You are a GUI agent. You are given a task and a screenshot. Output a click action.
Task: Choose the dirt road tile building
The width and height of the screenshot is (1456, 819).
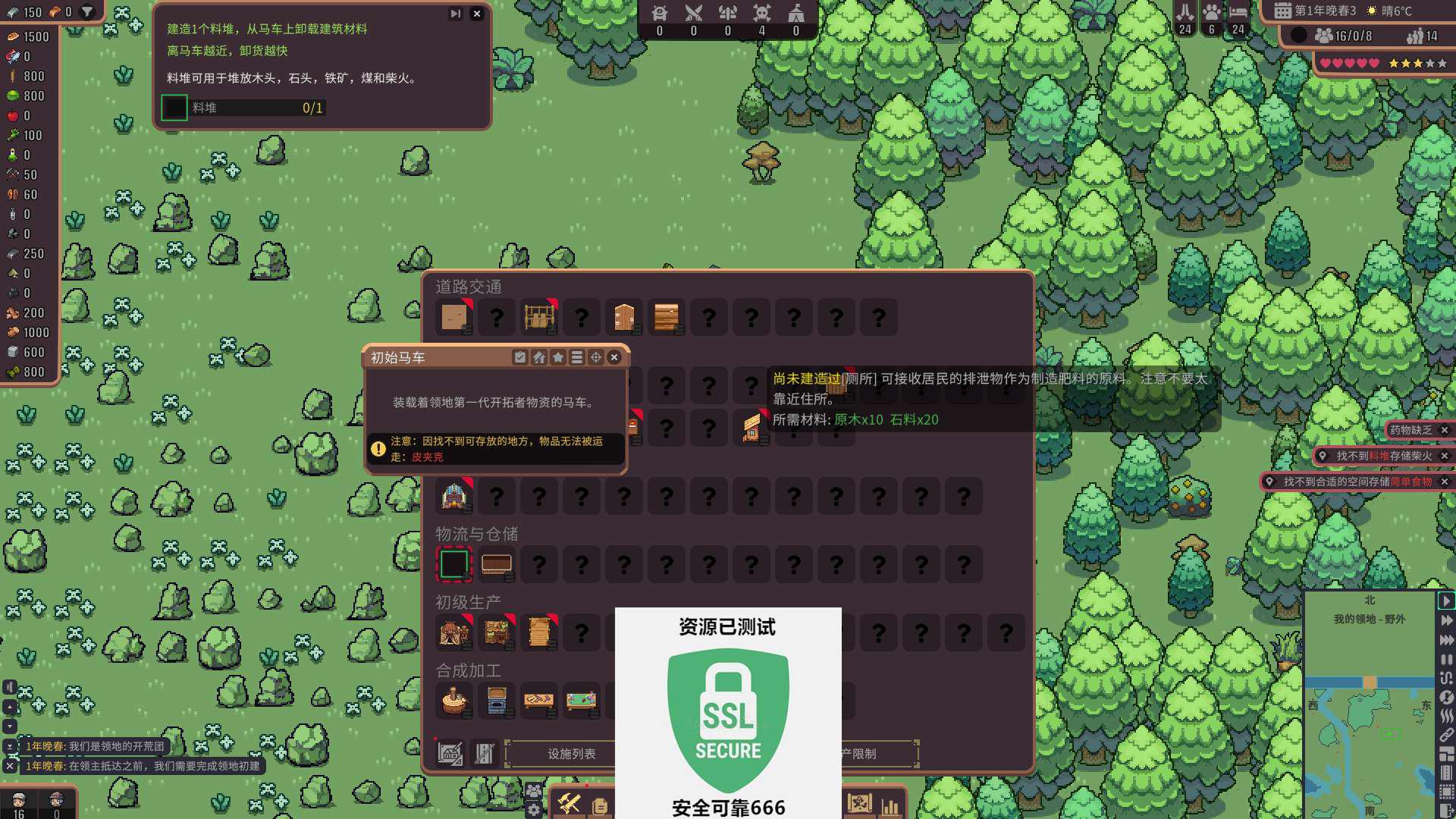click(x=454, y=317)
